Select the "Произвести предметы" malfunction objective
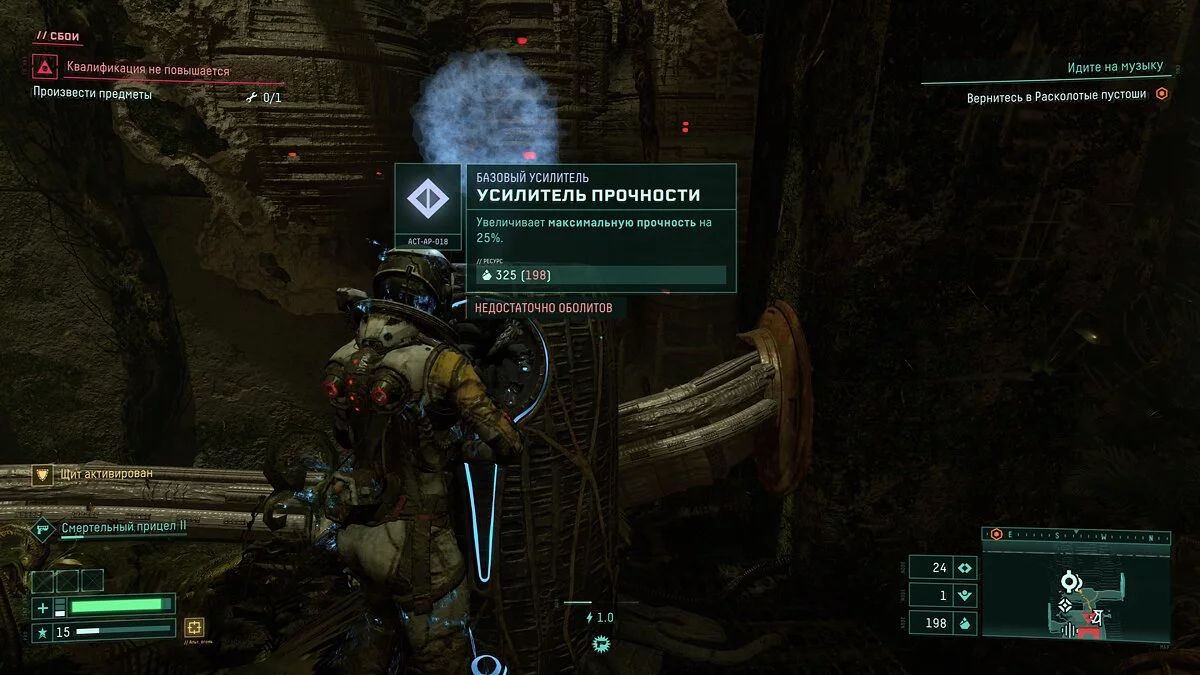 [93, 96]
